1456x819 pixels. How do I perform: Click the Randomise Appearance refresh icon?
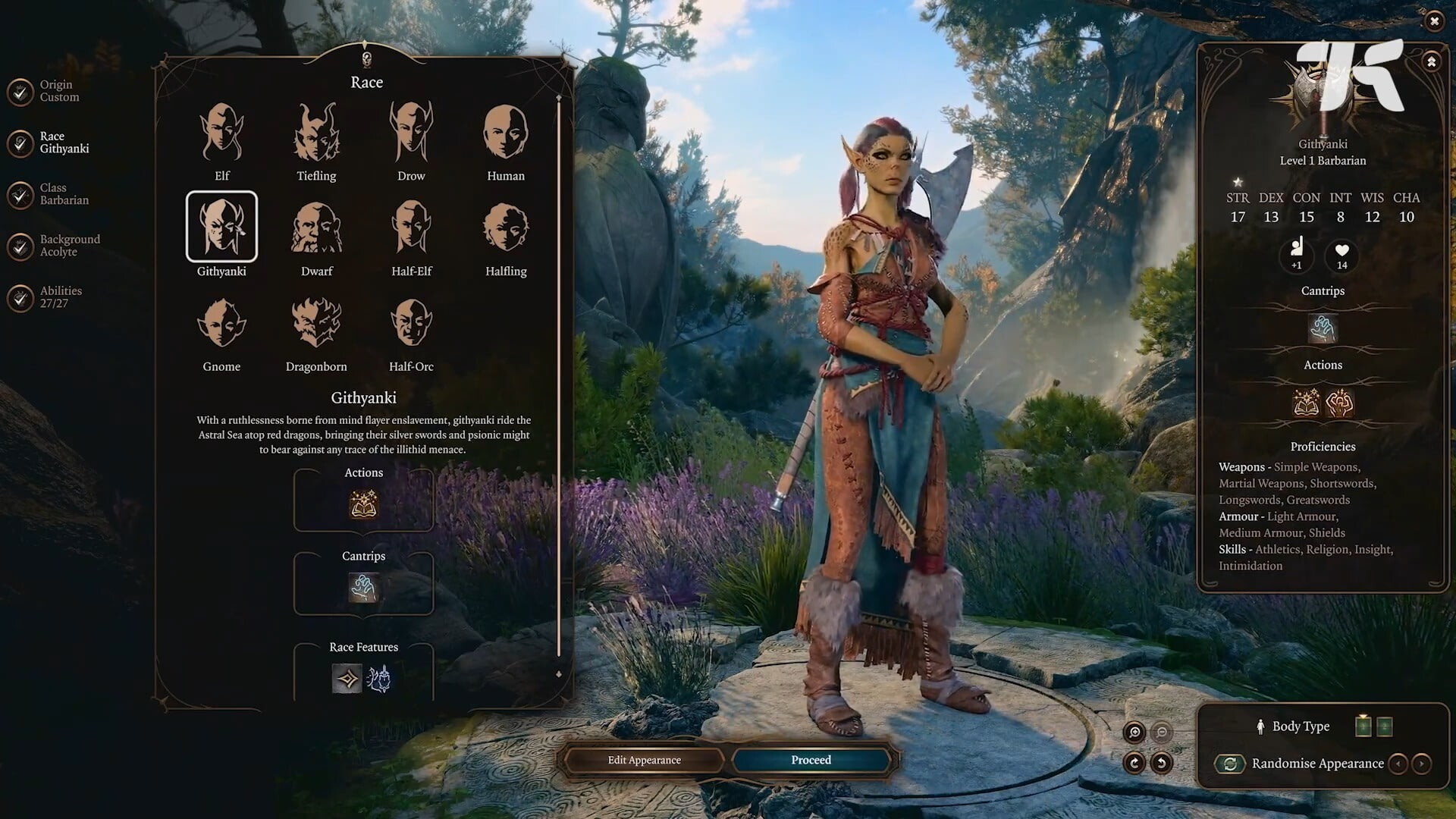(1230, 764)
